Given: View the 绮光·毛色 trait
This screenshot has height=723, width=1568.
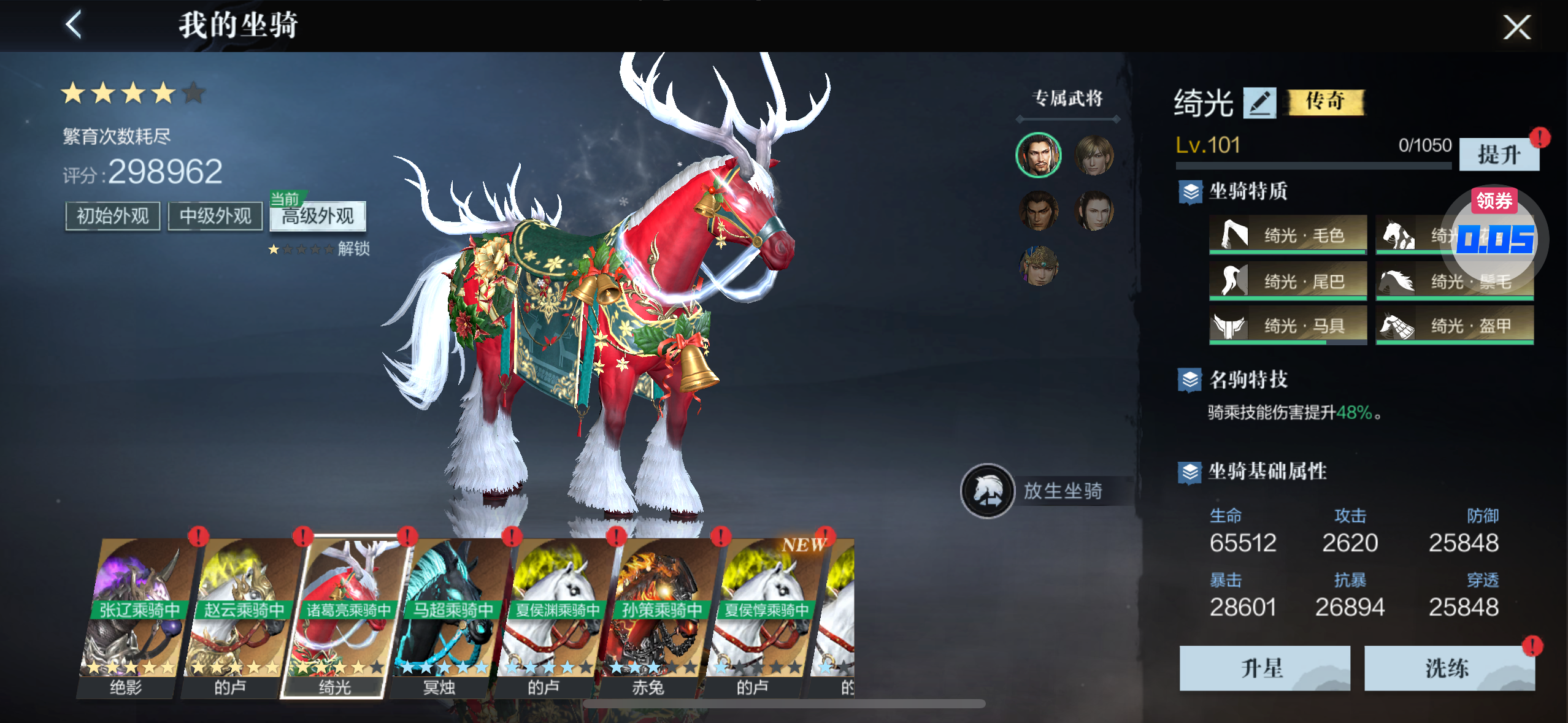Looking at the screenshot, I should coord(1288,235).
